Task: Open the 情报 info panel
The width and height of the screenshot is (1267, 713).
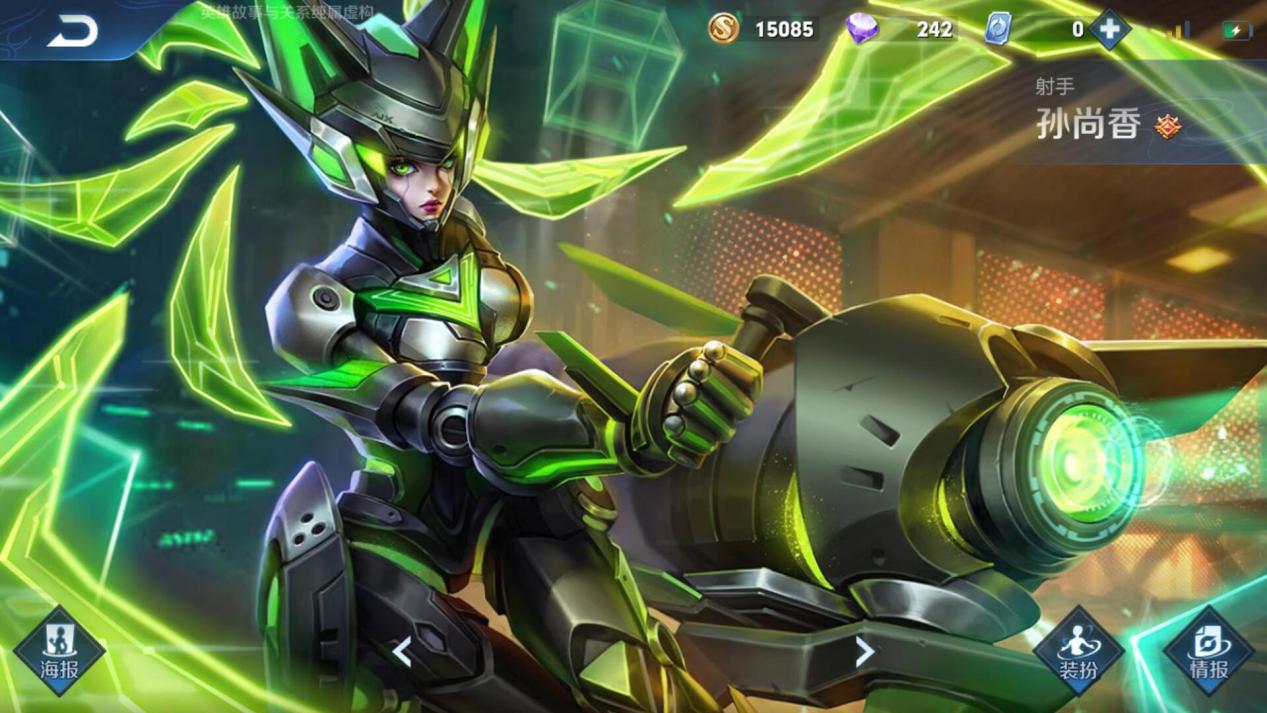Action: coord(1208,651)
